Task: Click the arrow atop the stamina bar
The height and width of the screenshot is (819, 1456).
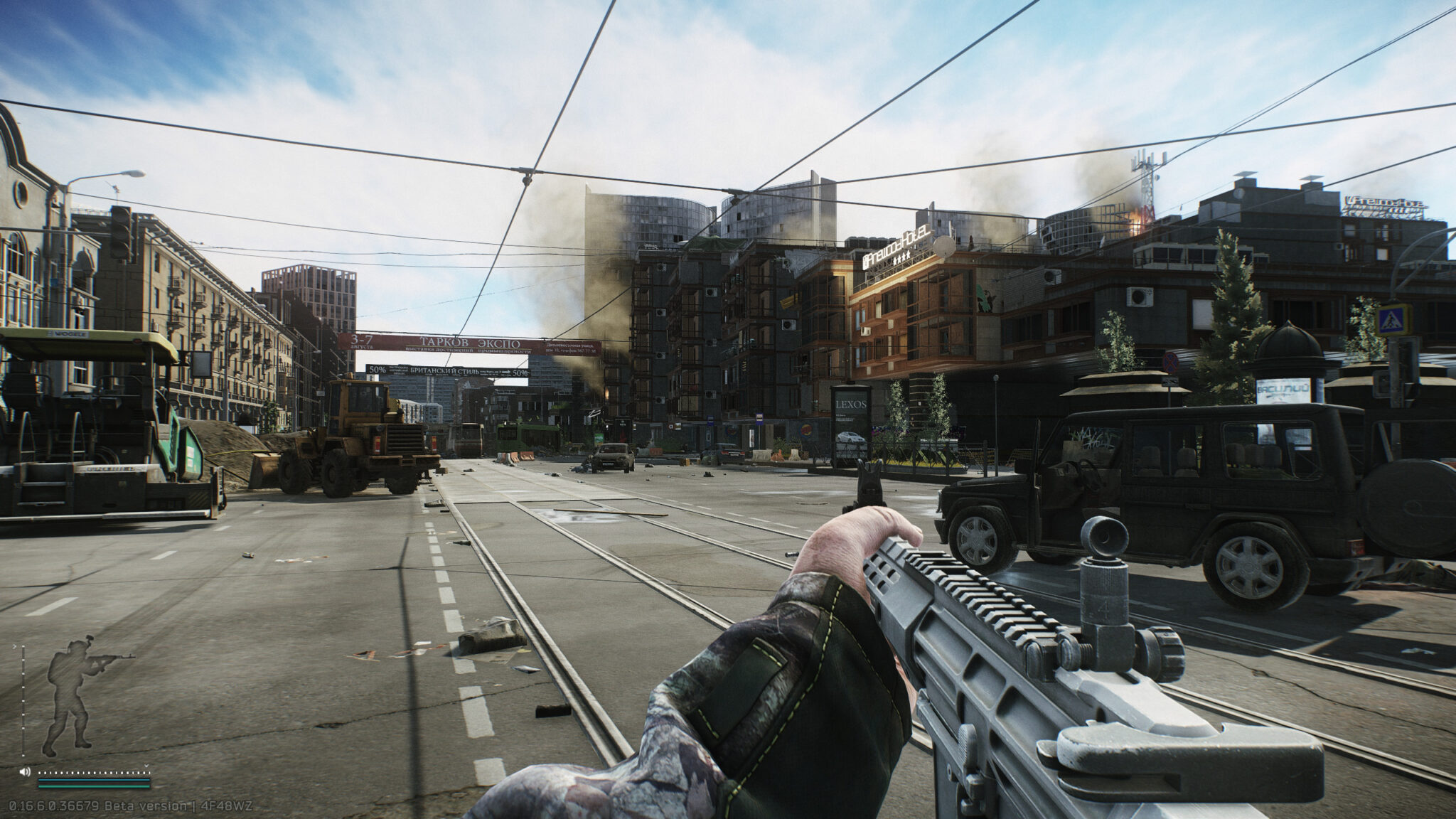Action: pos(15,646)
